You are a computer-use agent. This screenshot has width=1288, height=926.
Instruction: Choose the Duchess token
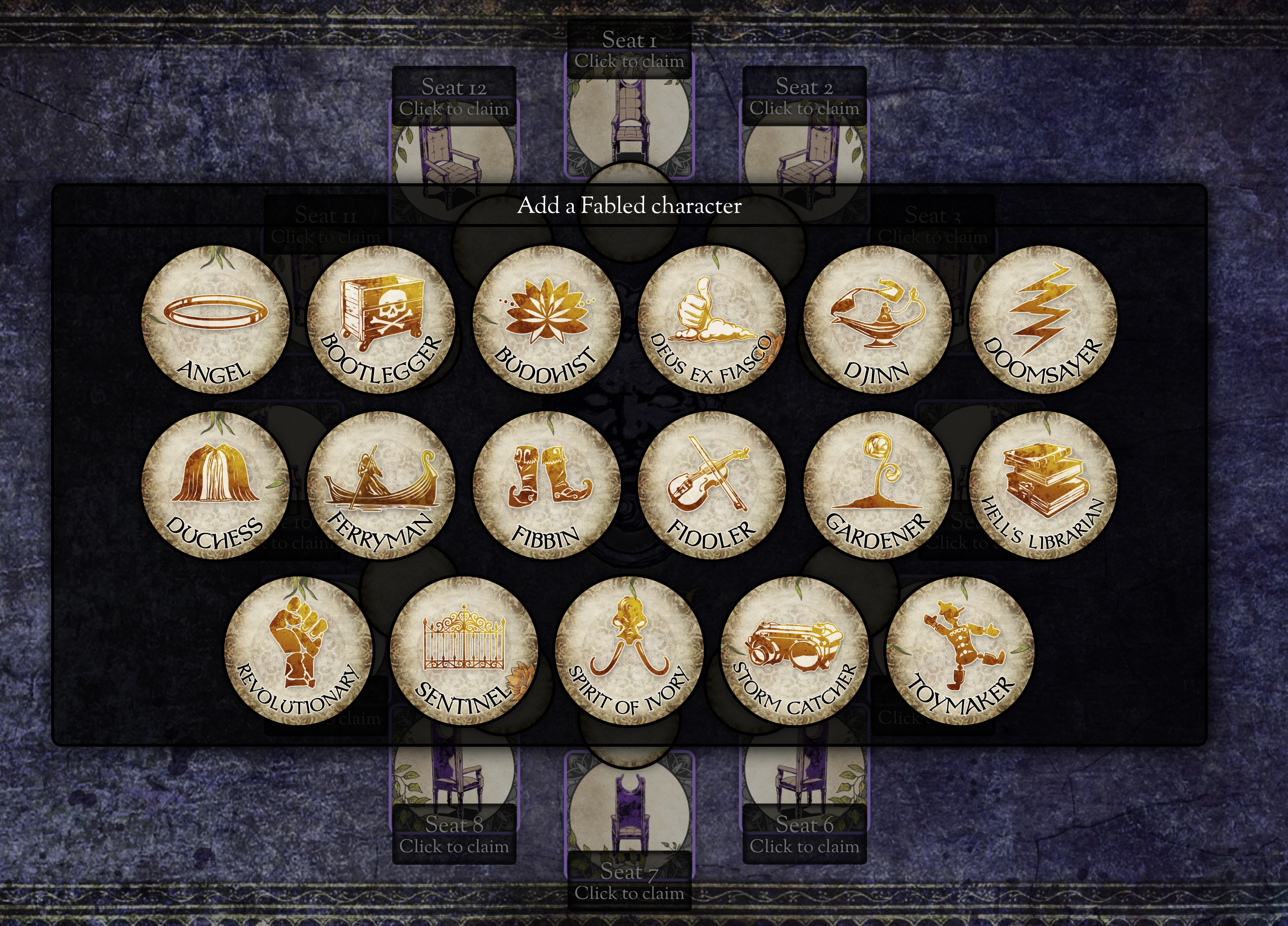tap(215, 485)
